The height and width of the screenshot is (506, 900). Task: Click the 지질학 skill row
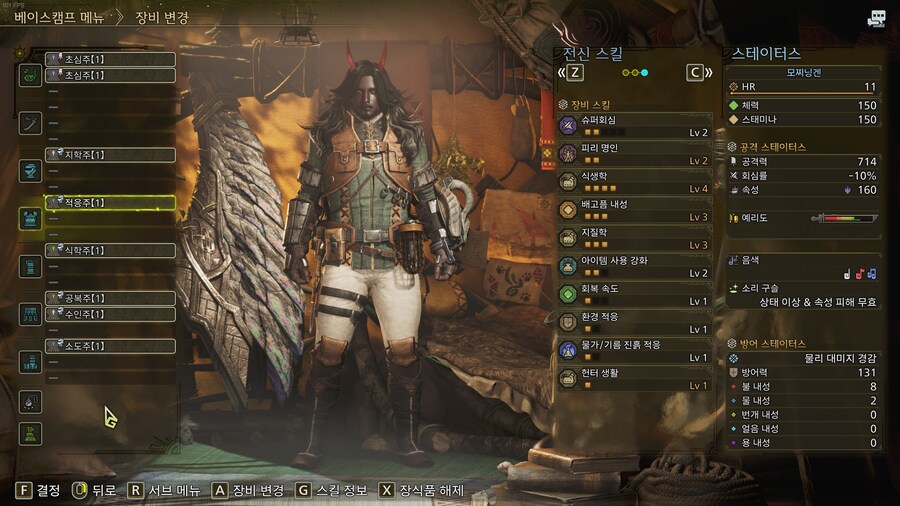[x=637, y=238]
